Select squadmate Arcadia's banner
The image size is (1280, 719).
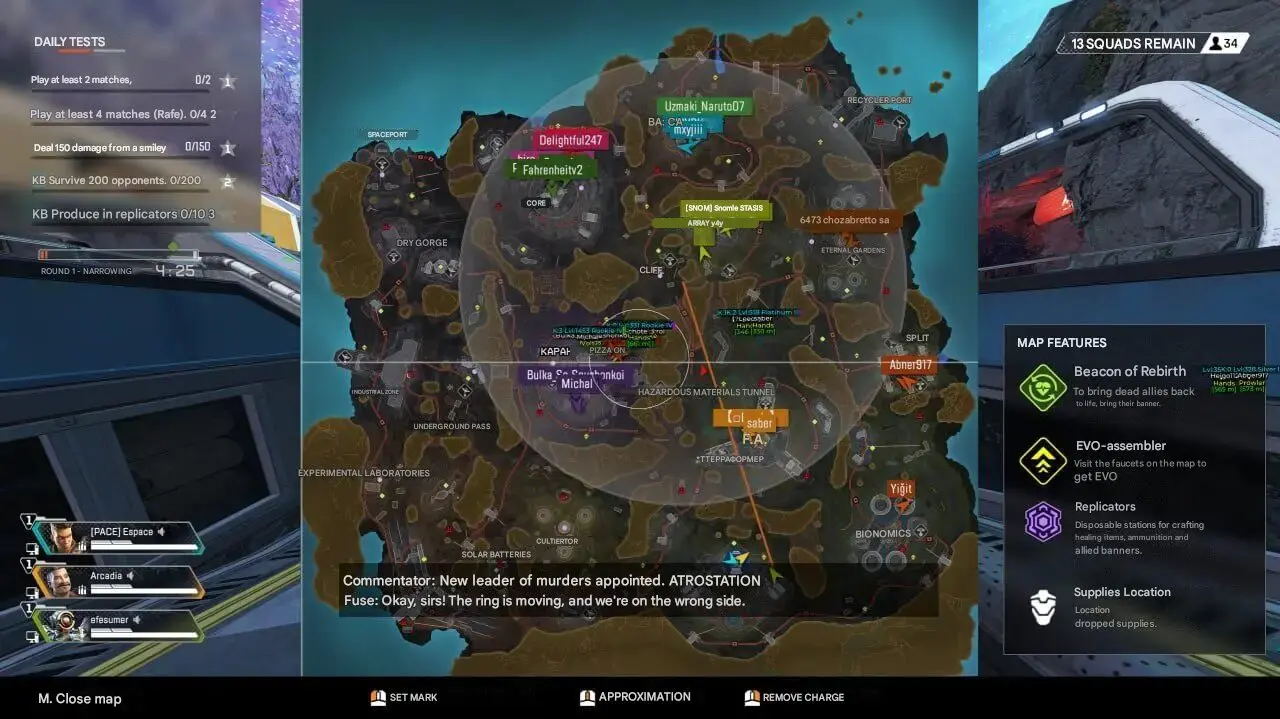tap(118, 581)
